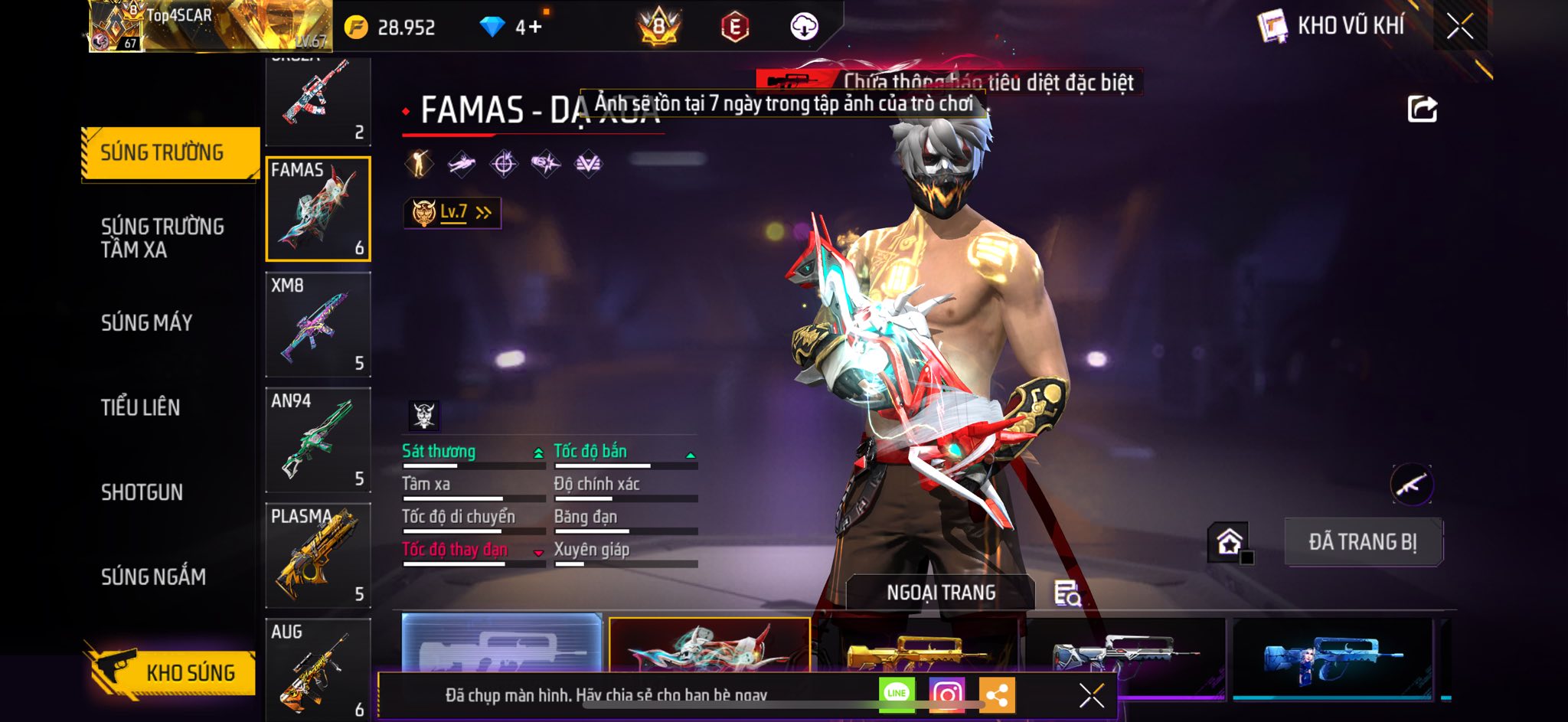Share the weapon via top-right share icon

[1422, 109]
